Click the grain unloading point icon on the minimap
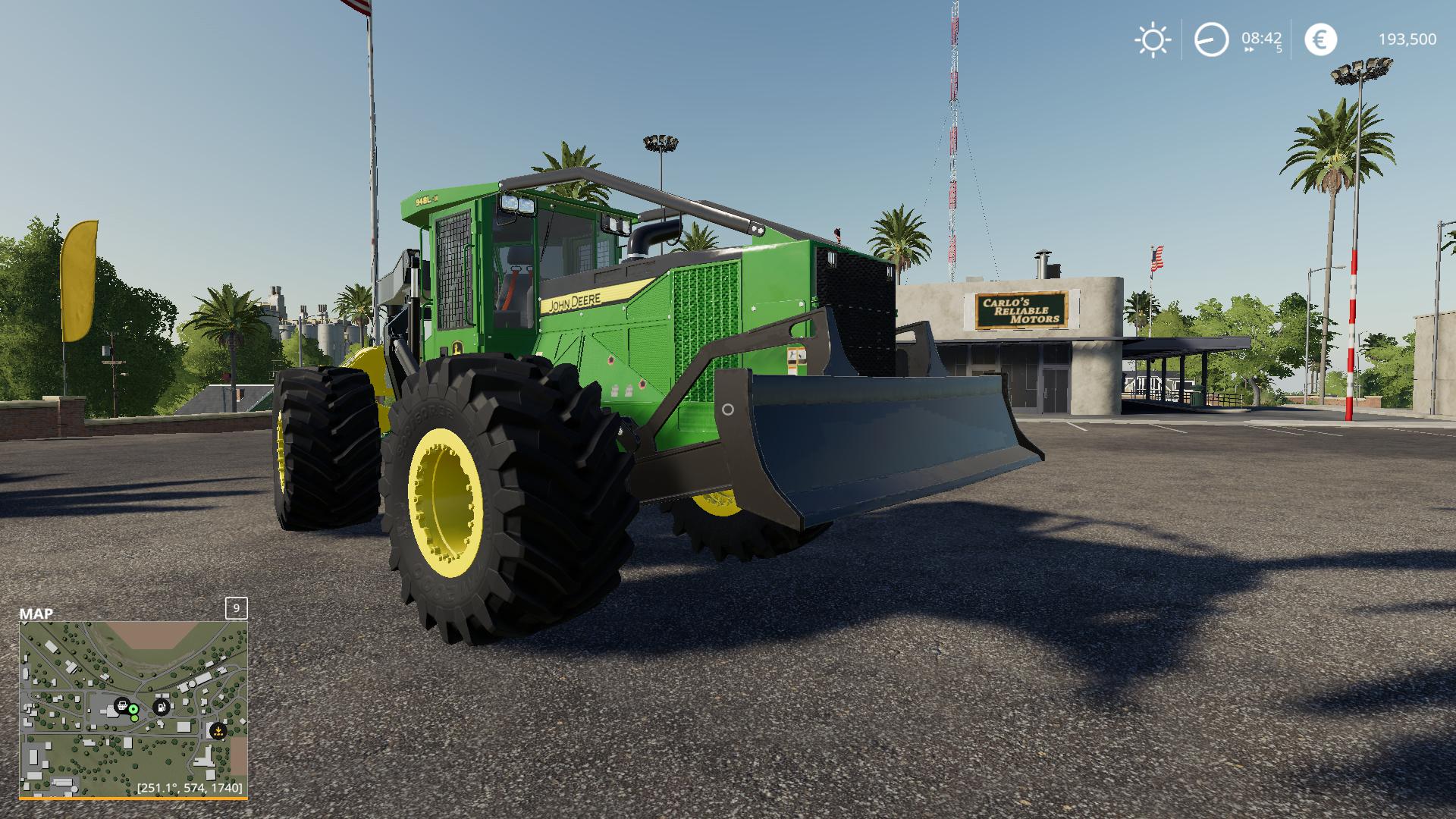The image size is (1456, 819). point(218,730)
